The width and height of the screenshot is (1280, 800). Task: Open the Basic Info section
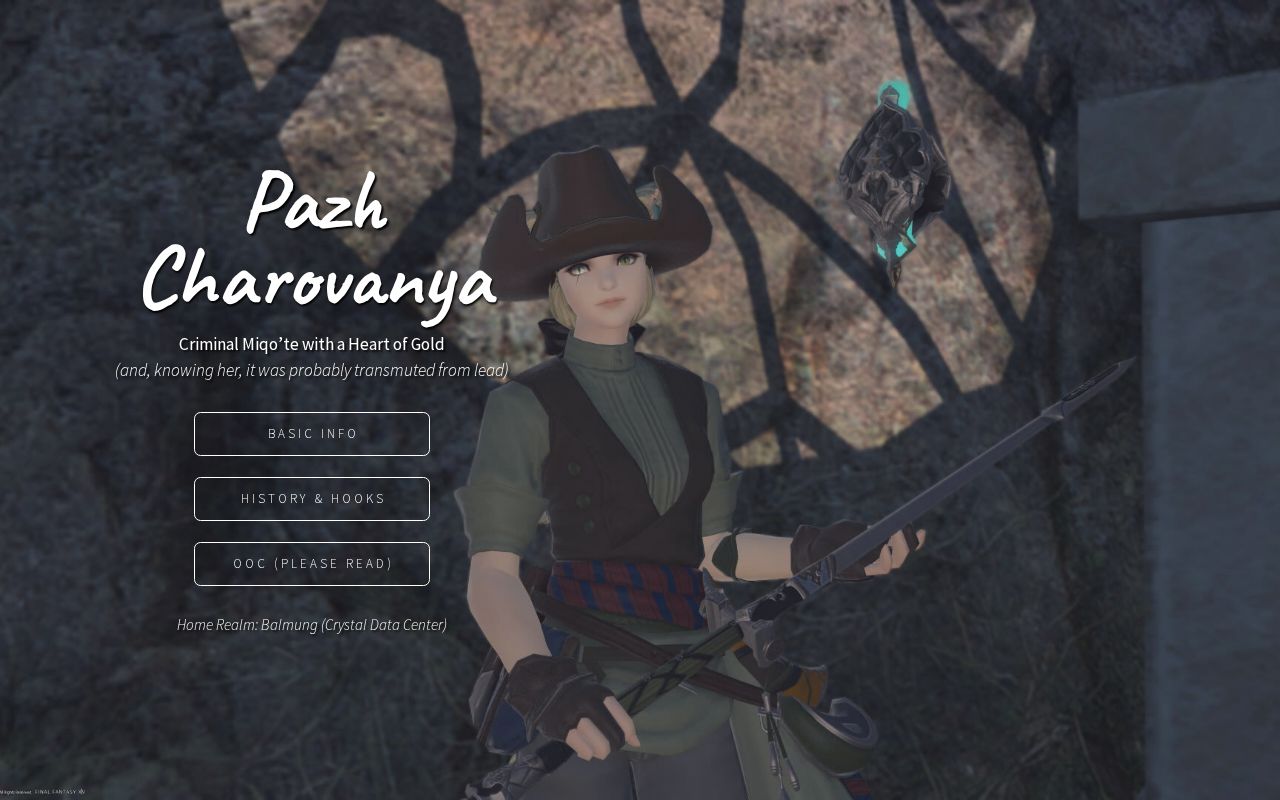(x=312, y=434)
